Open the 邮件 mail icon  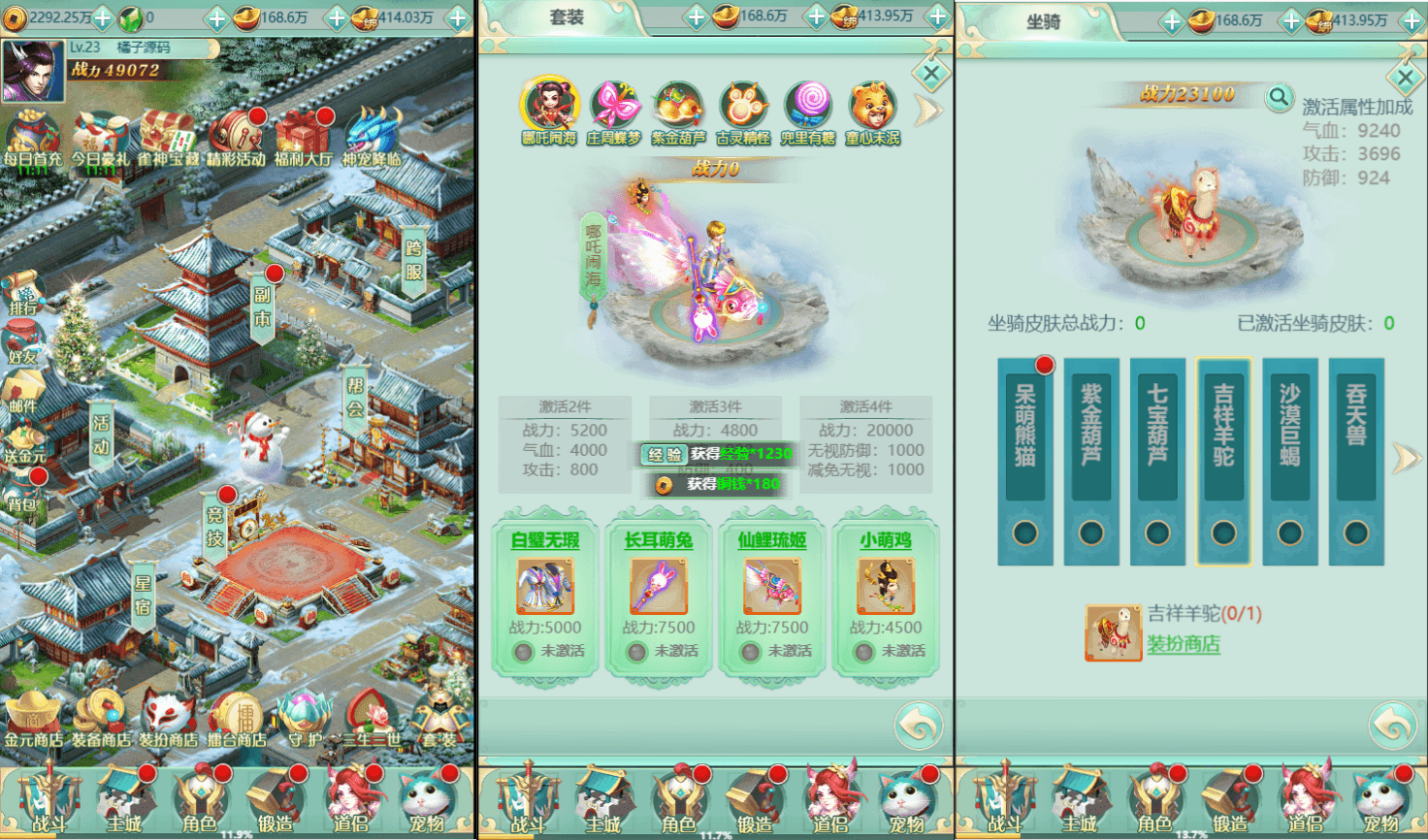click(23, 389)
